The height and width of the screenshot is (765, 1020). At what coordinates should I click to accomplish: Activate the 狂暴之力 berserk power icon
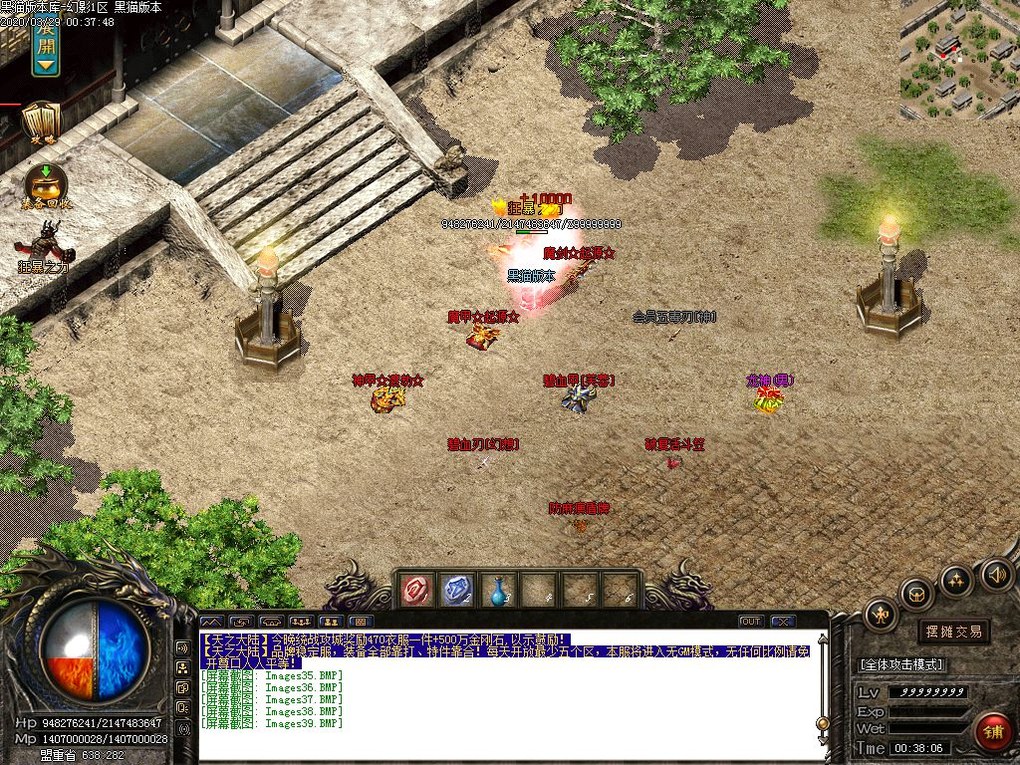click(43, 245)
